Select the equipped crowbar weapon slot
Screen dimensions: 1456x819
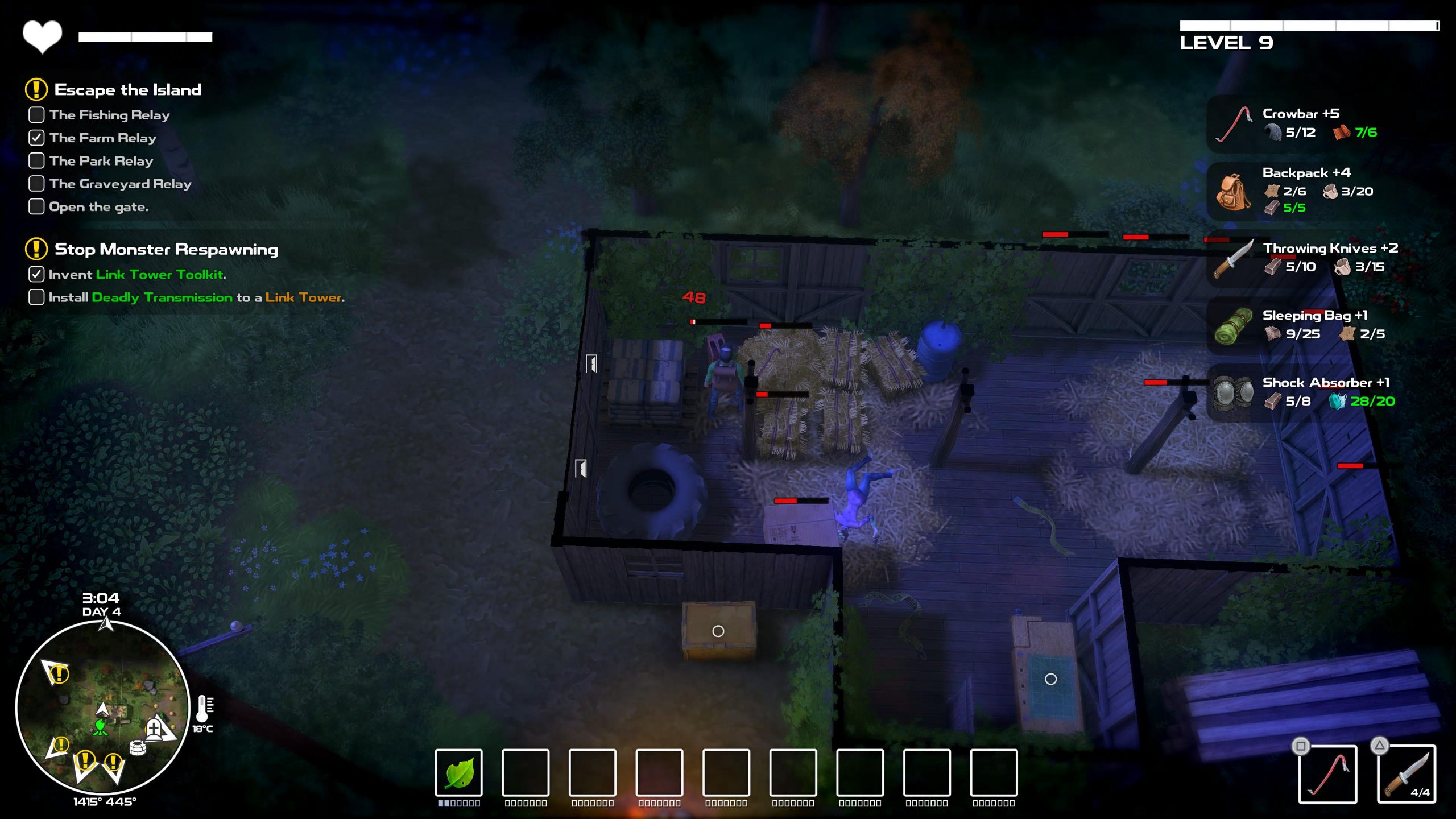[x=1327, y=775]
